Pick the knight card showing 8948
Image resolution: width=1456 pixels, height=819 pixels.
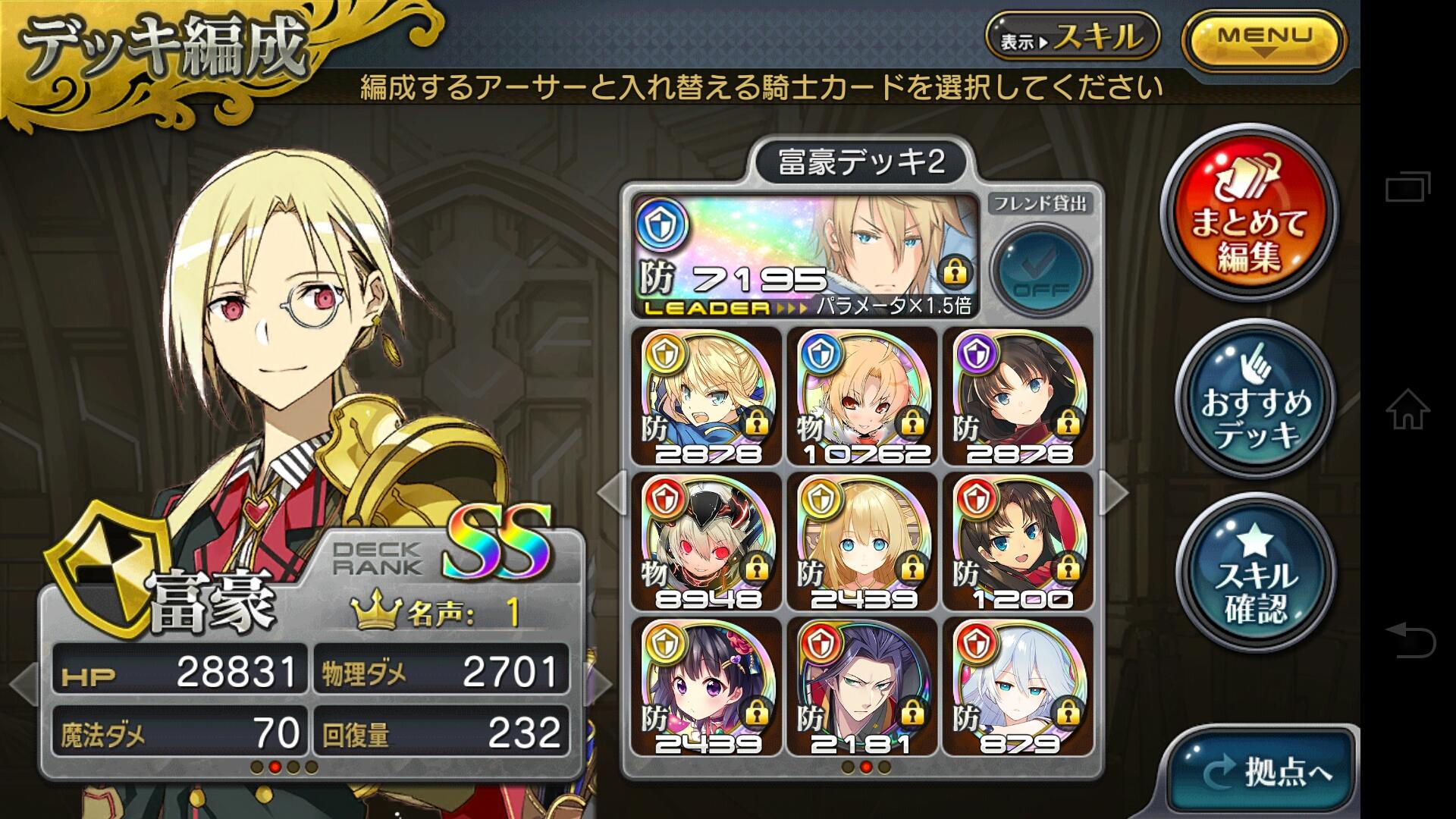tap(707, 541)
